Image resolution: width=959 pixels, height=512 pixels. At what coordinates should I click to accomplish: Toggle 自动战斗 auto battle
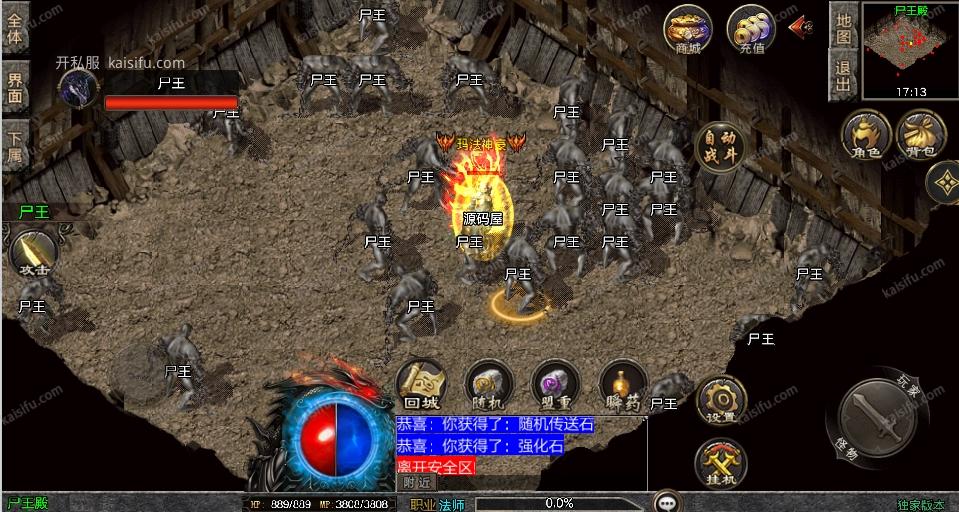(x=719, y=148)
